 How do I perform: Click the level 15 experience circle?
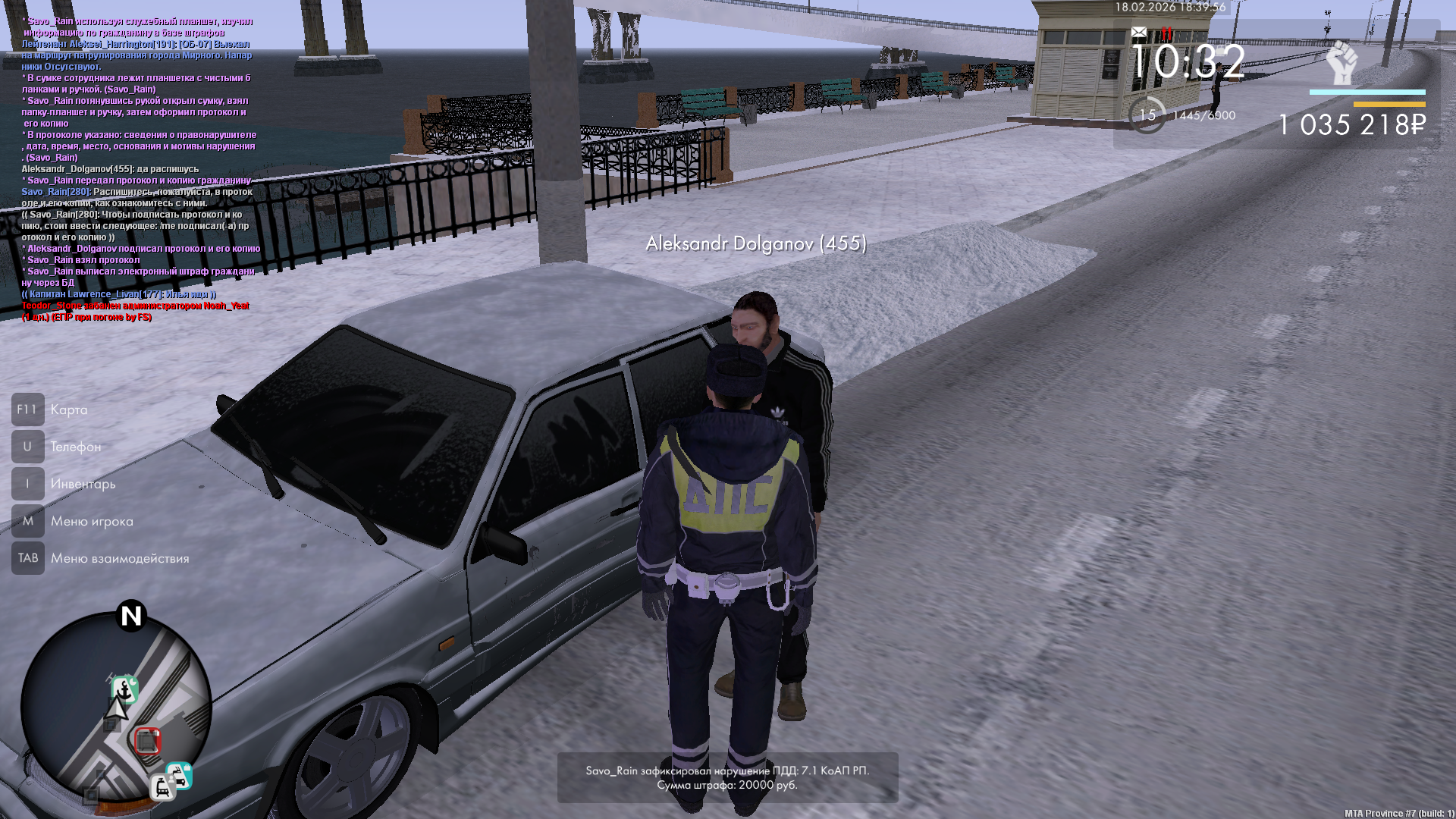1147,115
